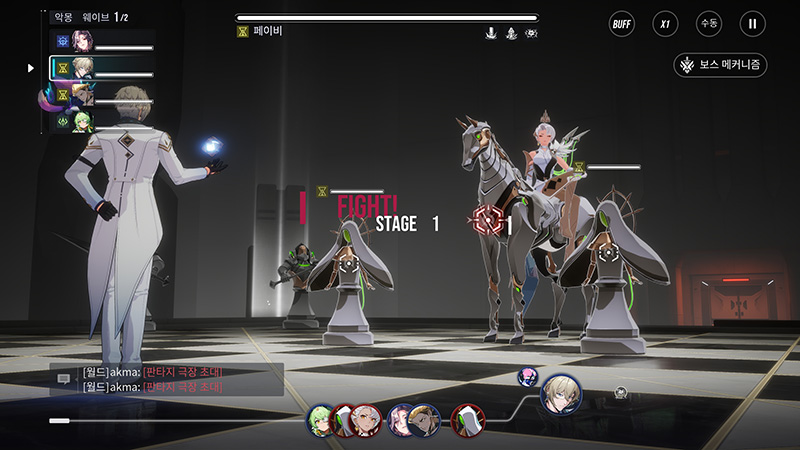Pause the battle
Screen dimensions: 800x450
752,23
